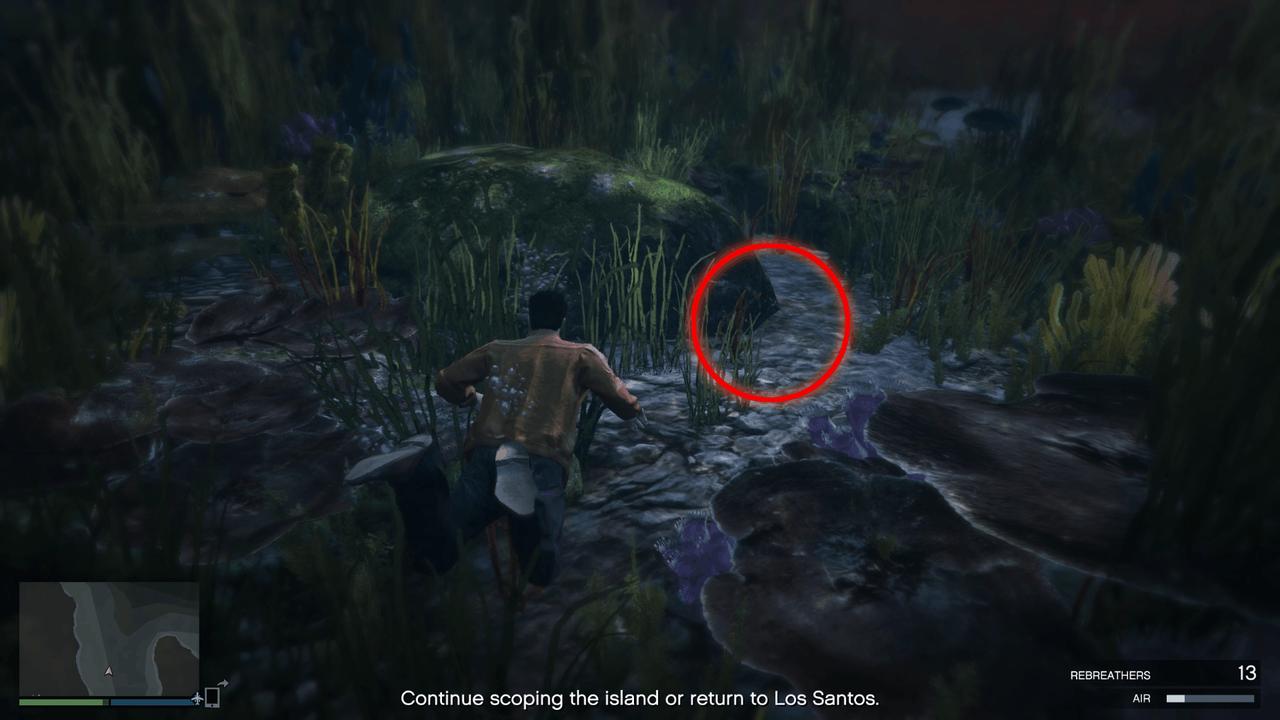Viewport: 1280px width, 720px height.
Task: Select the mission objective text at the bottom
Action: (x=640, y=699)
